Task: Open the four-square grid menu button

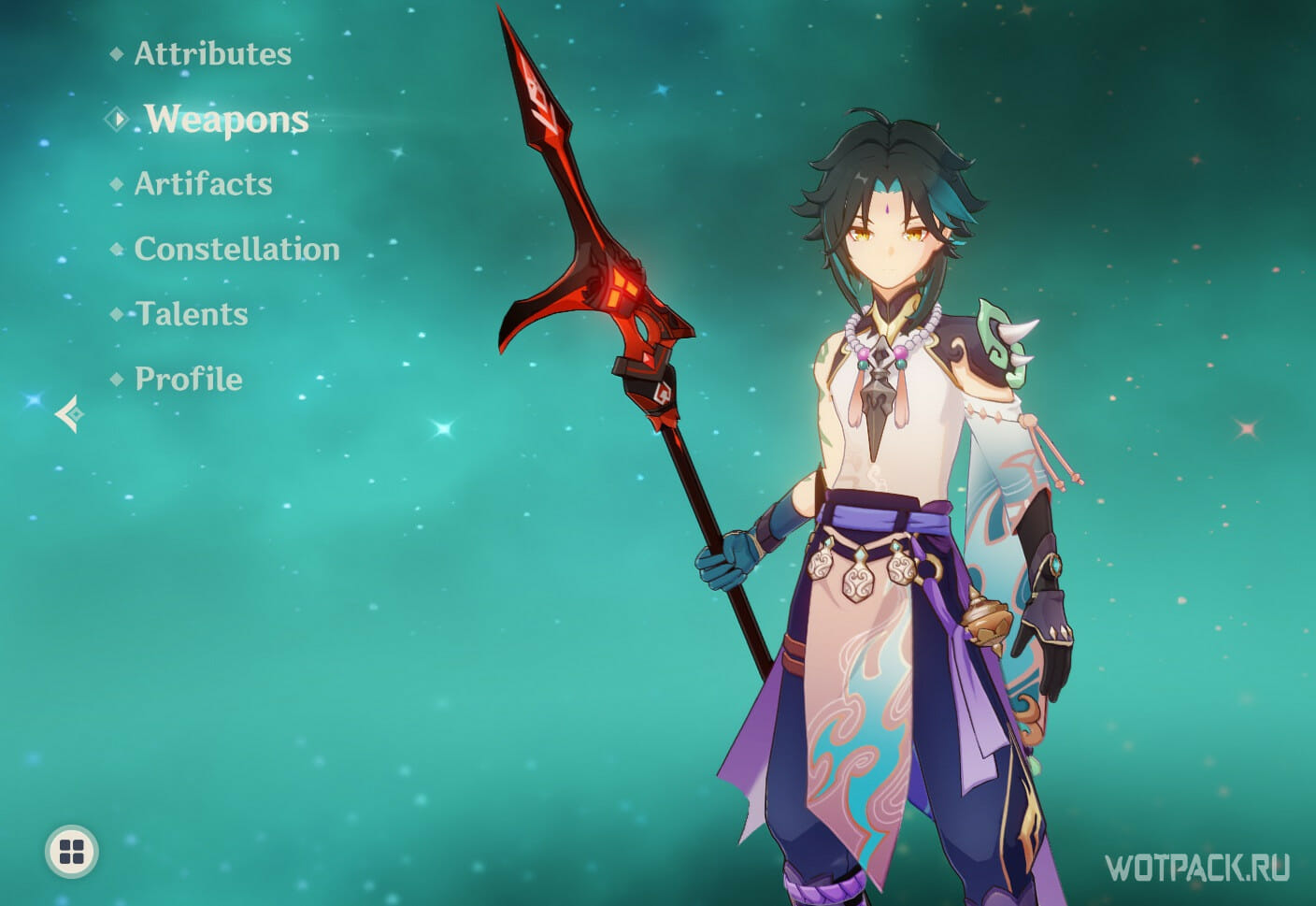Action: [x=72, y=851]
